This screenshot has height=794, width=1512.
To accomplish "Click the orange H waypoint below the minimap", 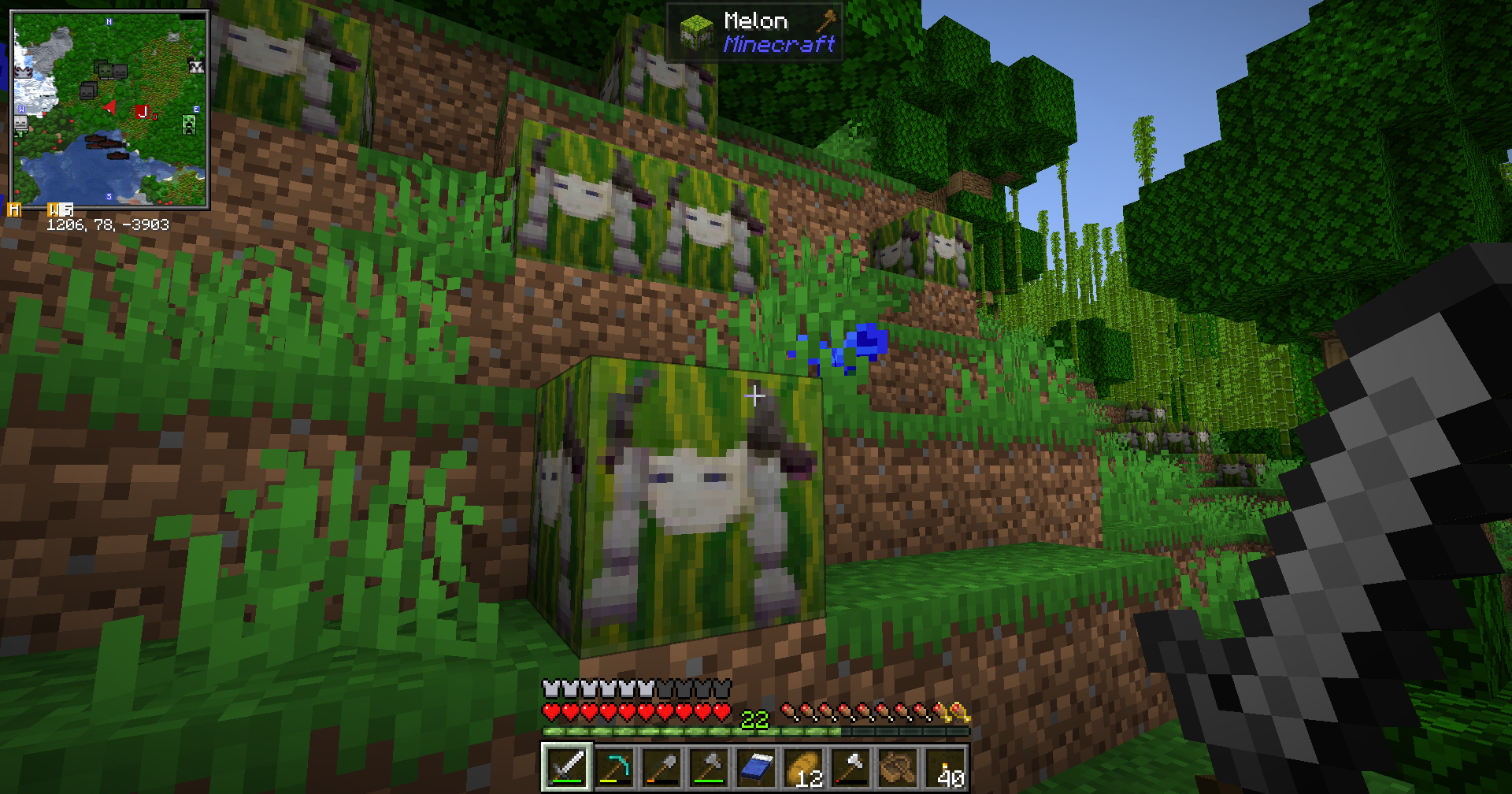I will pos(14,210).
